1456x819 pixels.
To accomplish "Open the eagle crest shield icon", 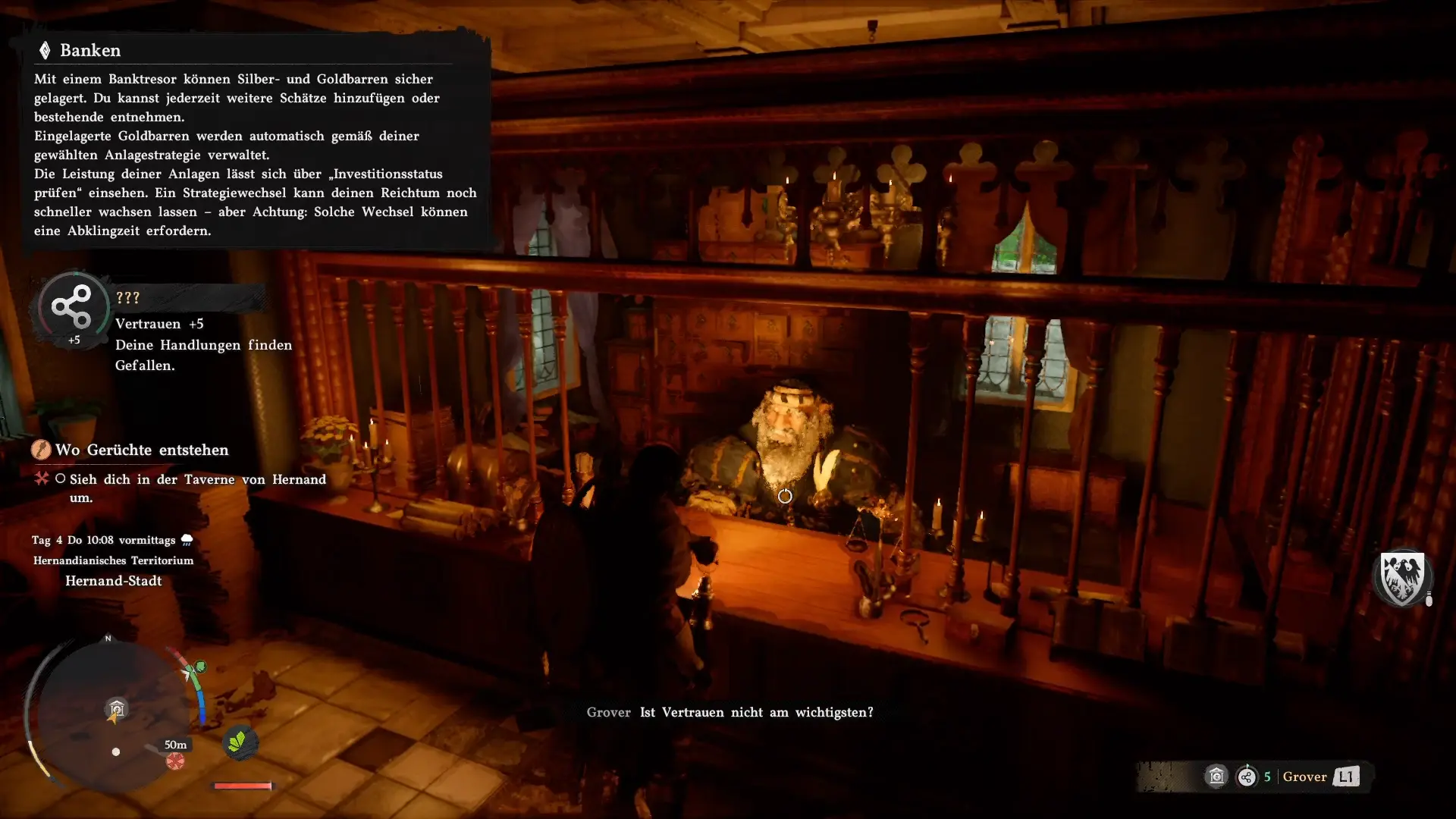I will click(1402, 577).
